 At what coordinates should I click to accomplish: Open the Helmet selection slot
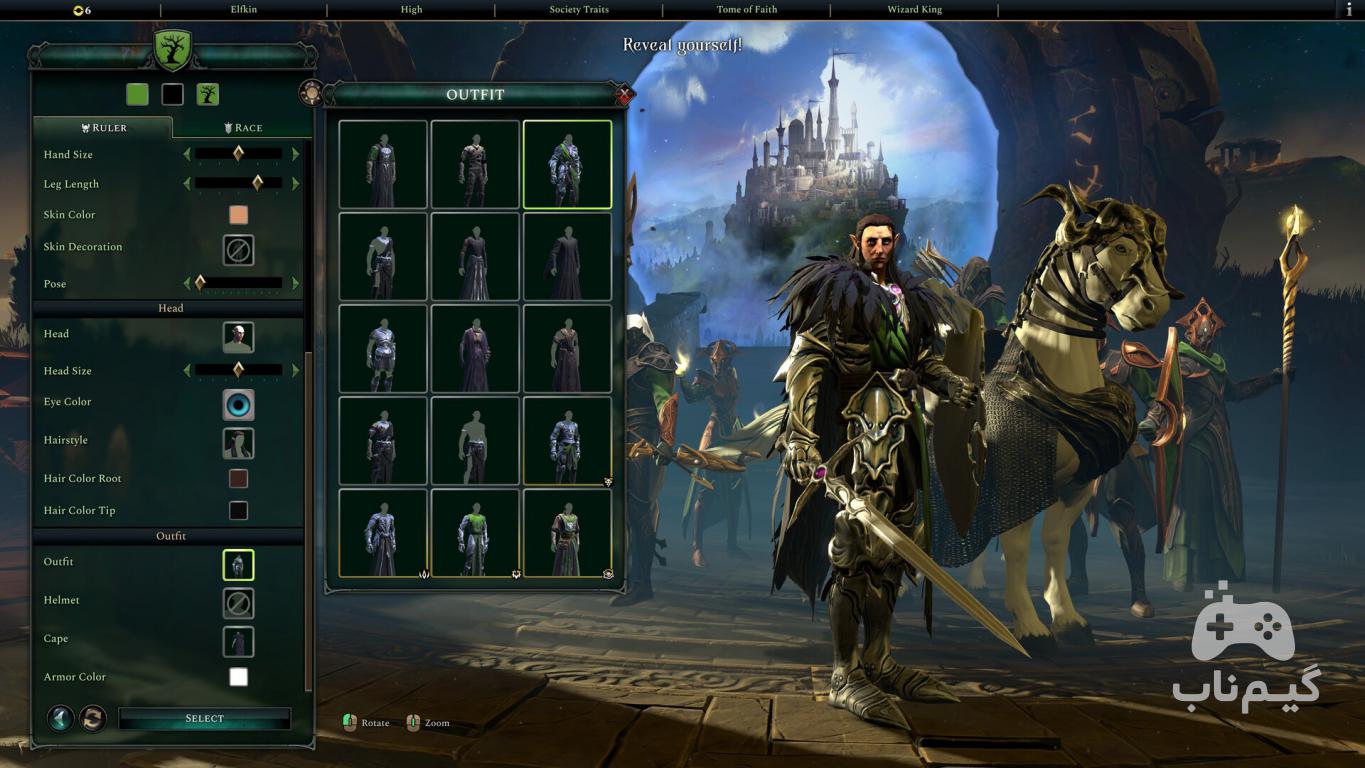click(238, 603)
